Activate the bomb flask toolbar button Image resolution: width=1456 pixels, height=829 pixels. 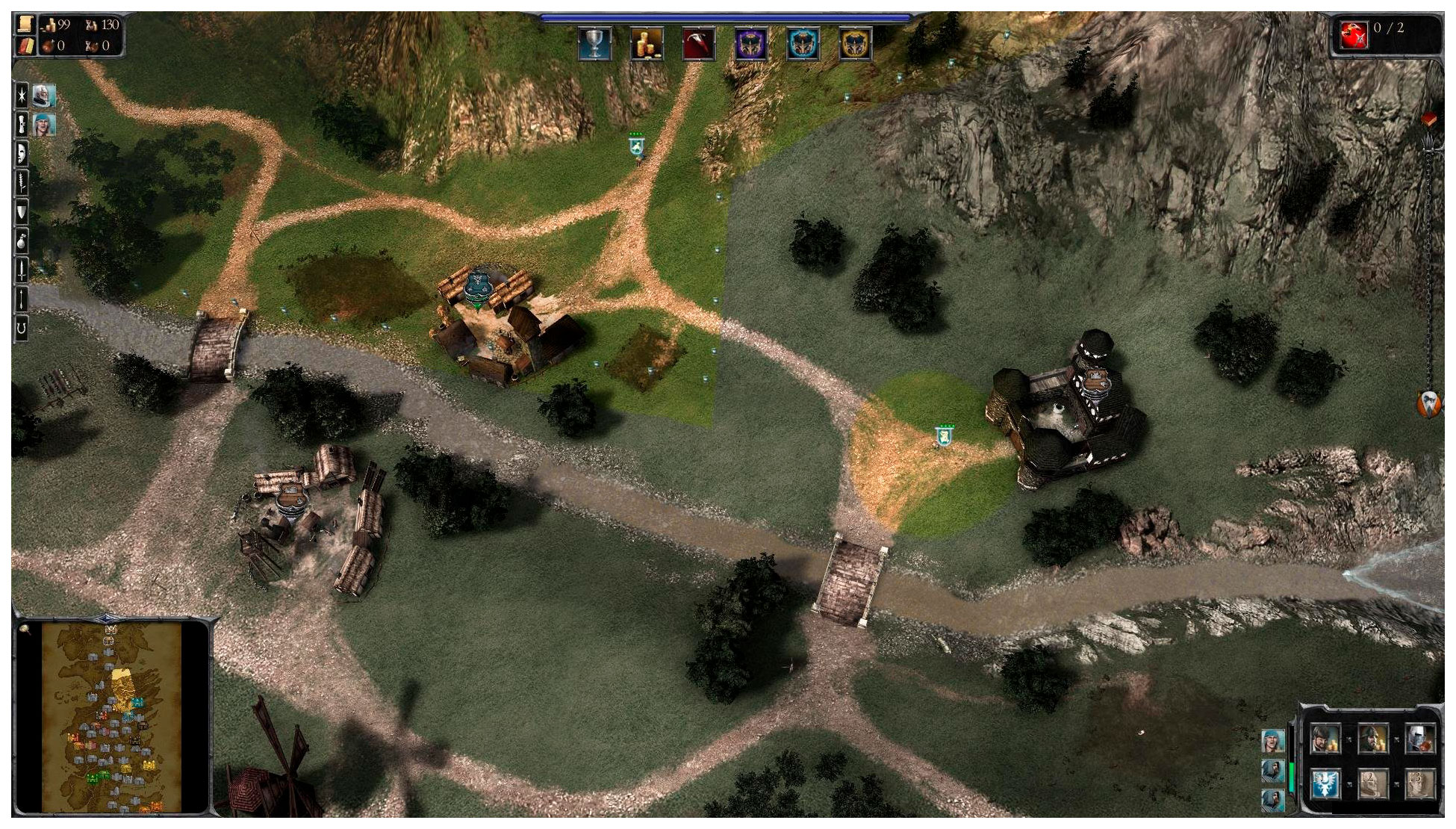pos(22,240)
